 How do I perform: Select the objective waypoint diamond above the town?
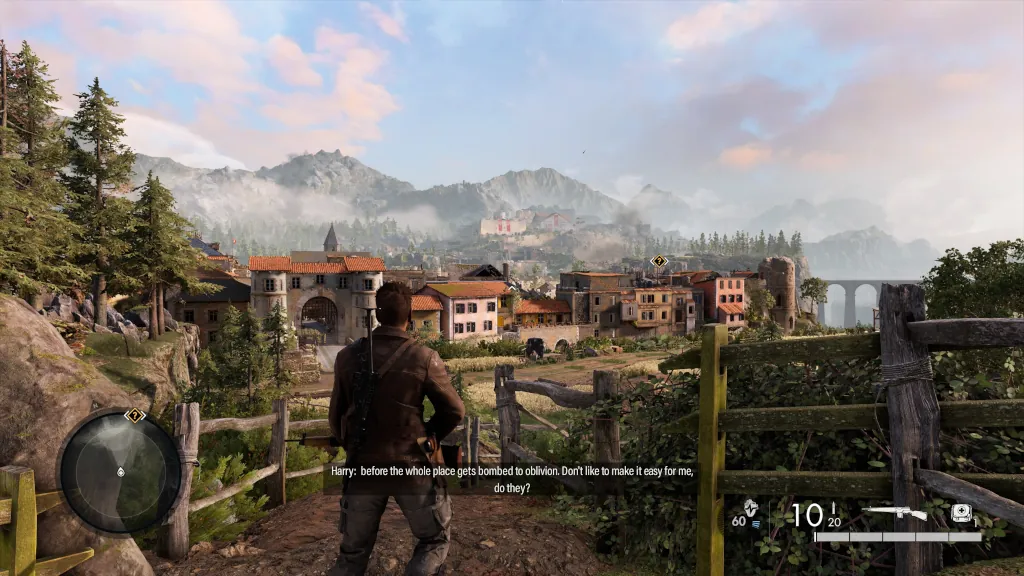(x=658, y=261)
